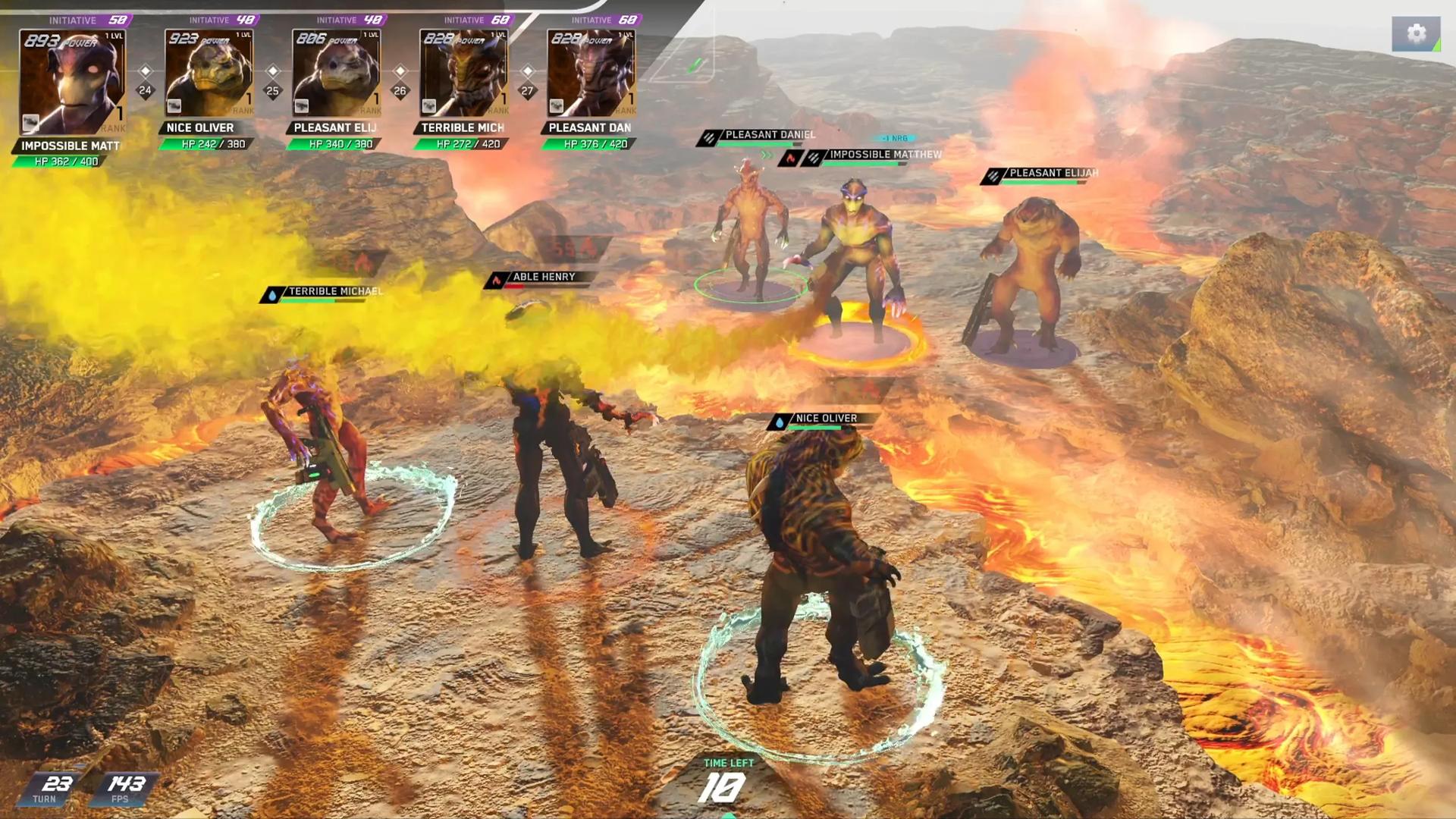
Task: Switch to Pleasant Dan's character card
Action: click(591, 72)
